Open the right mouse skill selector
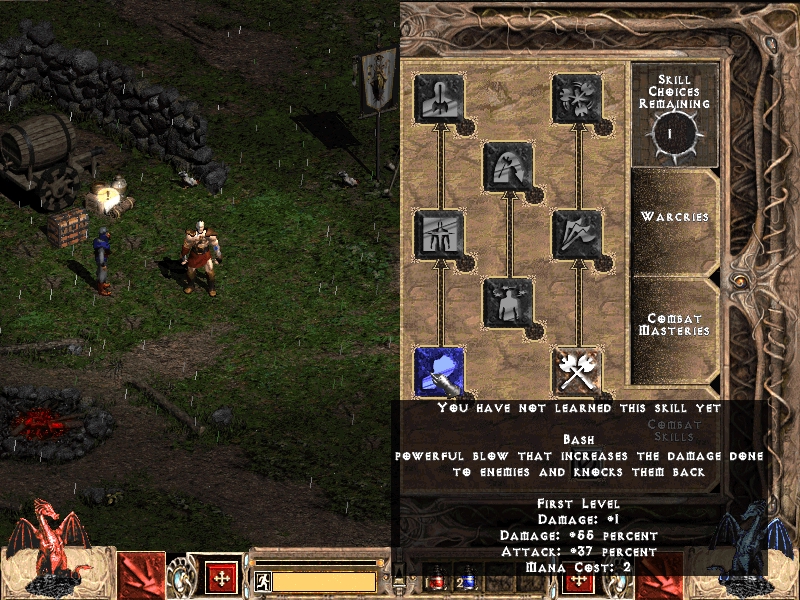The image size is (800, 600). coord(661,576)
